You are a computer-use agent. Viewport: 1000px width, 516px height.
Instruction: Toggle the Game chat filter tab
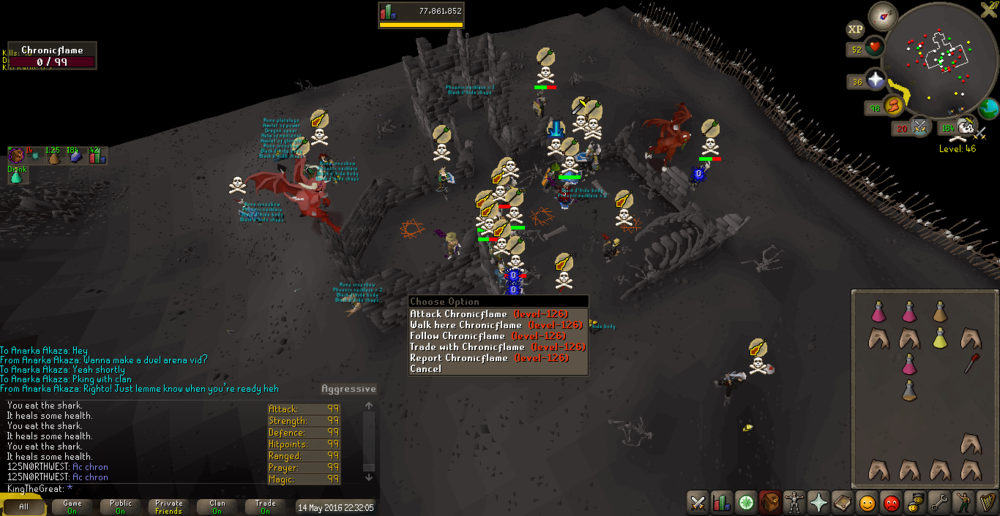[x=72, y=507]
